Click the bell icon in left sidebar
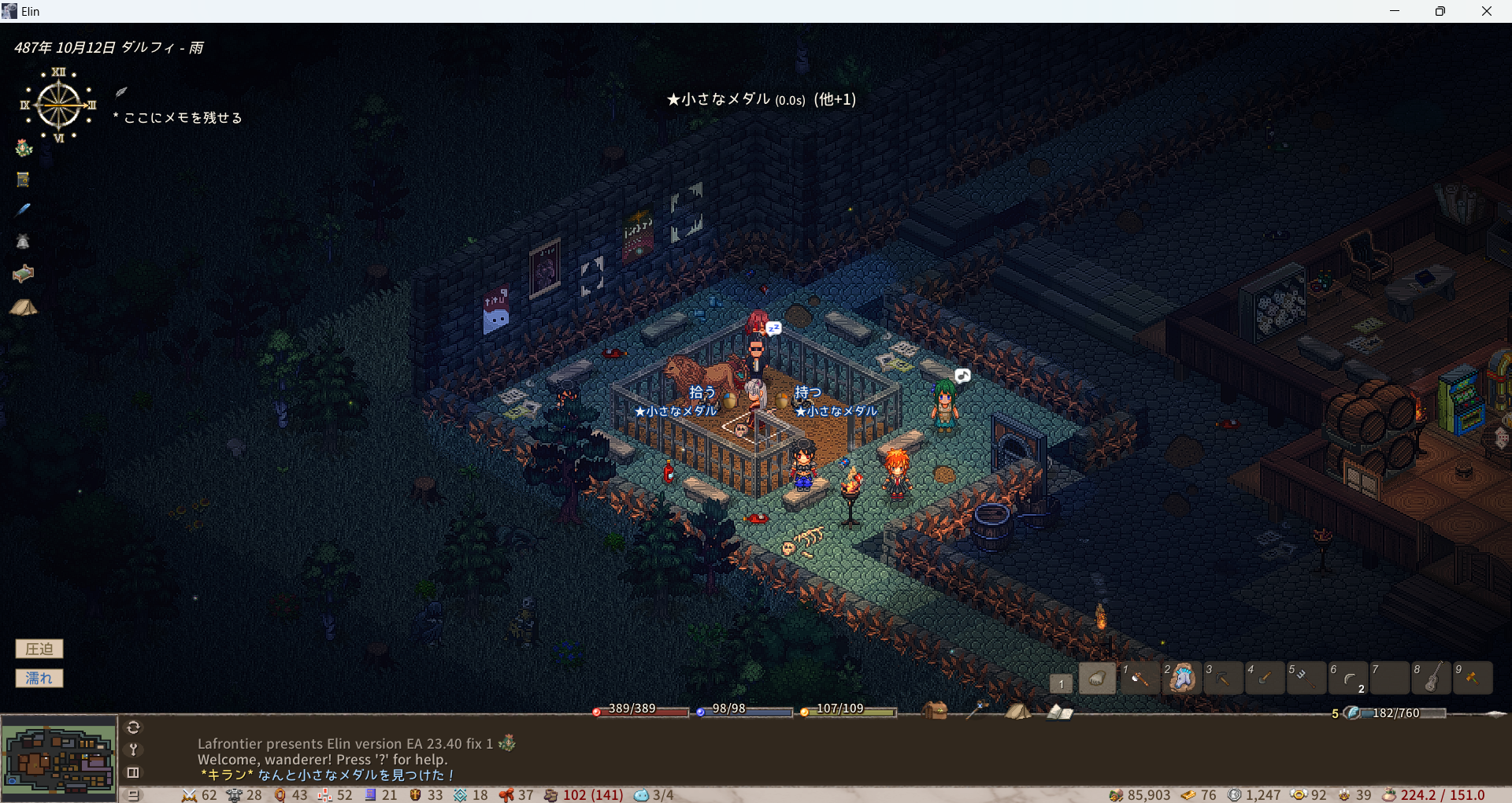Image resolution: width=1512 pixels, height=803 pixels. [23, 242]
